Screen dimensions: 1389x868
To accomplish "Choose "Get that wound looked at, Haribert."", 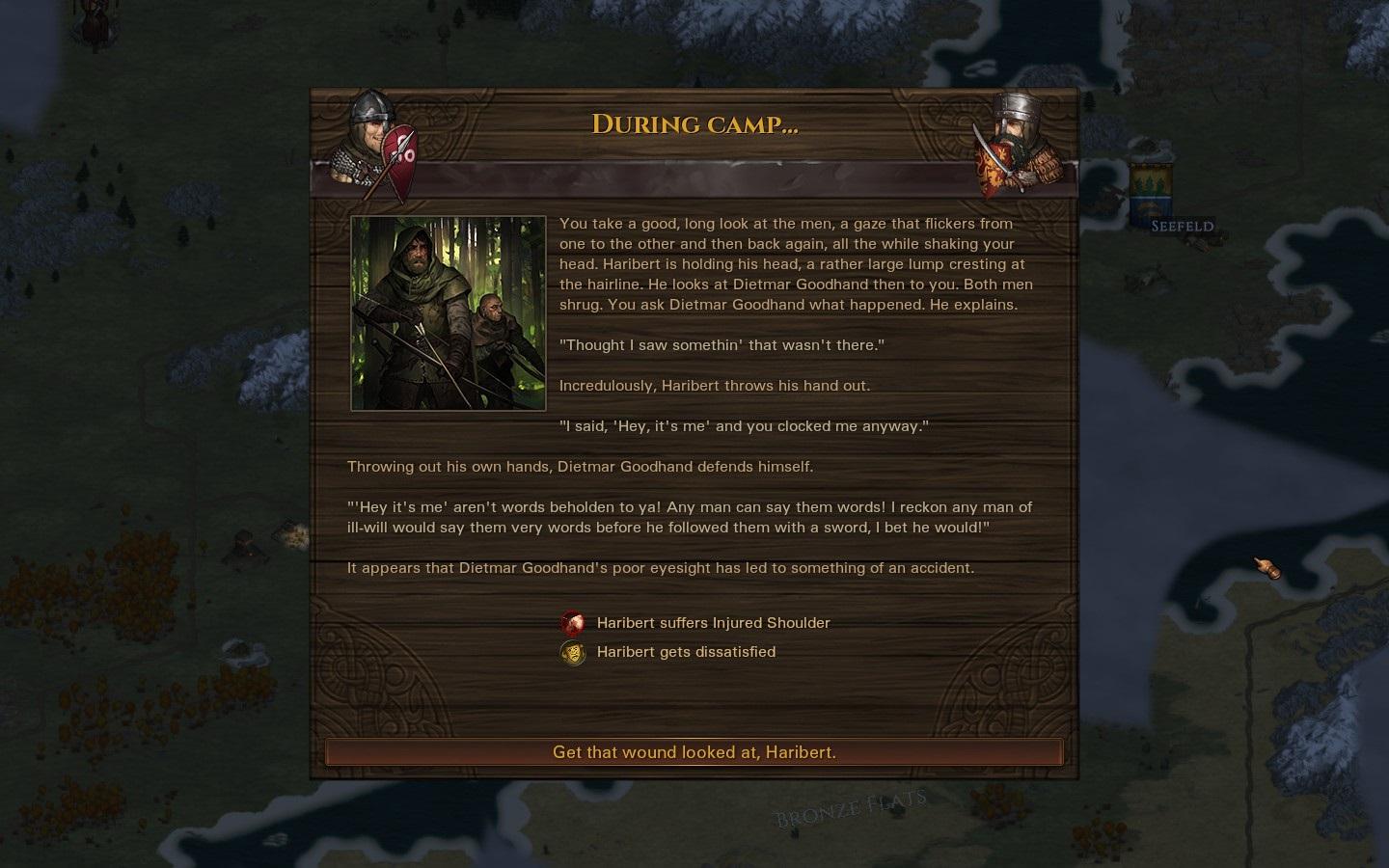I will 694,752.
